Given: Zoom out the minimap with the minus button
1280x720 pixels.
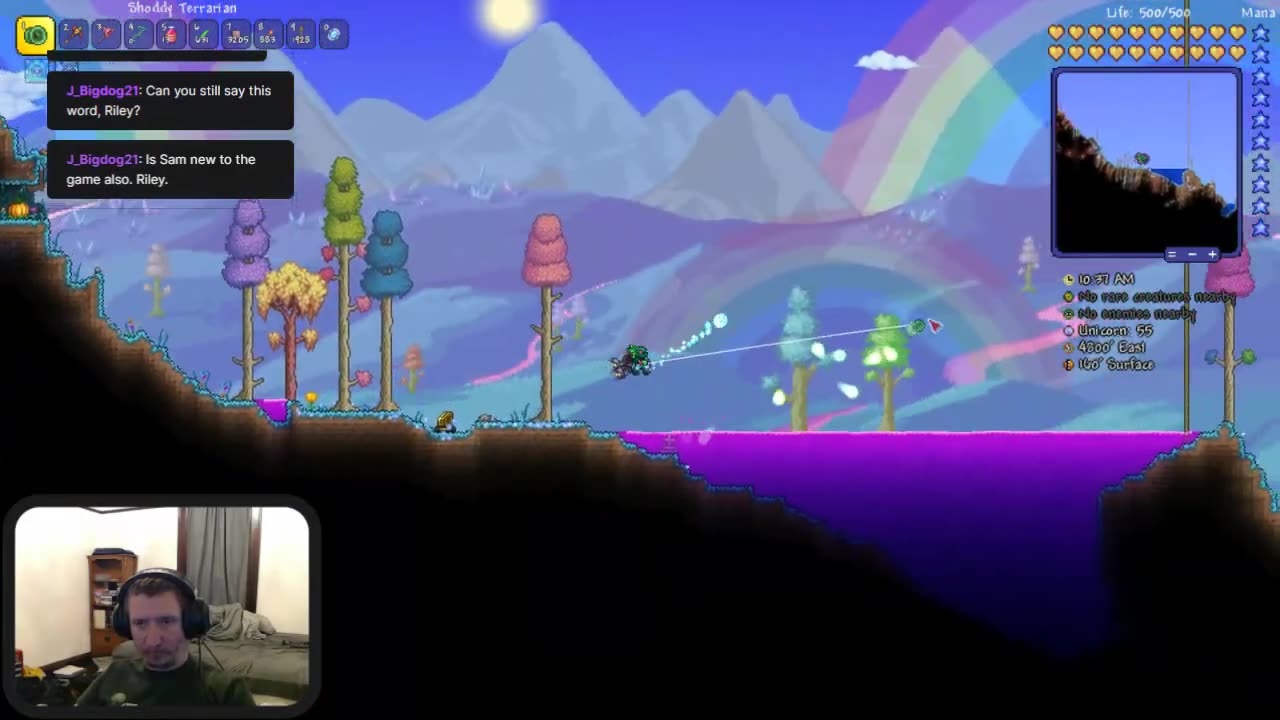Looking at the screenshot, I should pos(1193,254).
